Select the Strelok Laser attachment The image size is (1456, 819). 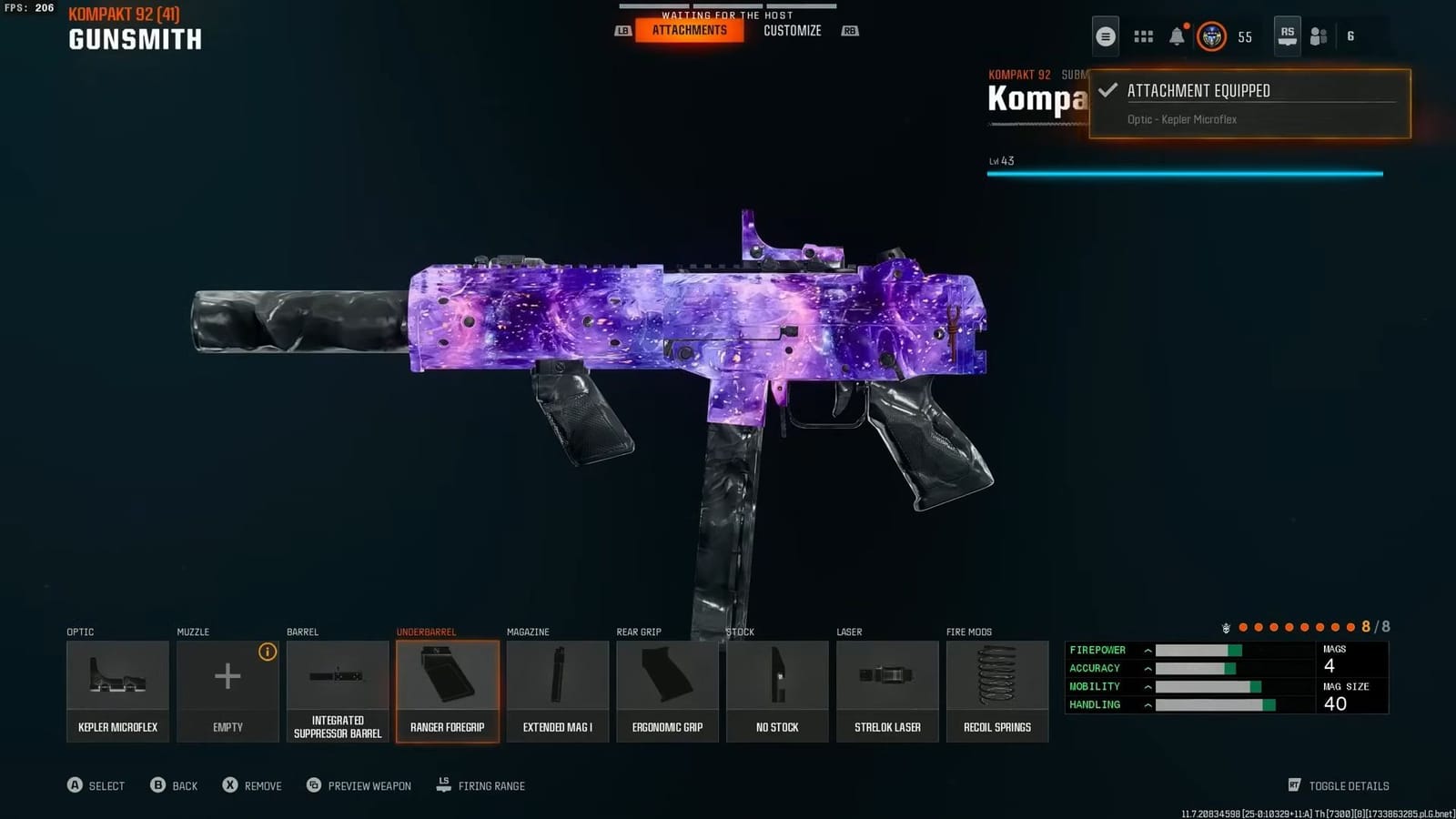point(887,689)
